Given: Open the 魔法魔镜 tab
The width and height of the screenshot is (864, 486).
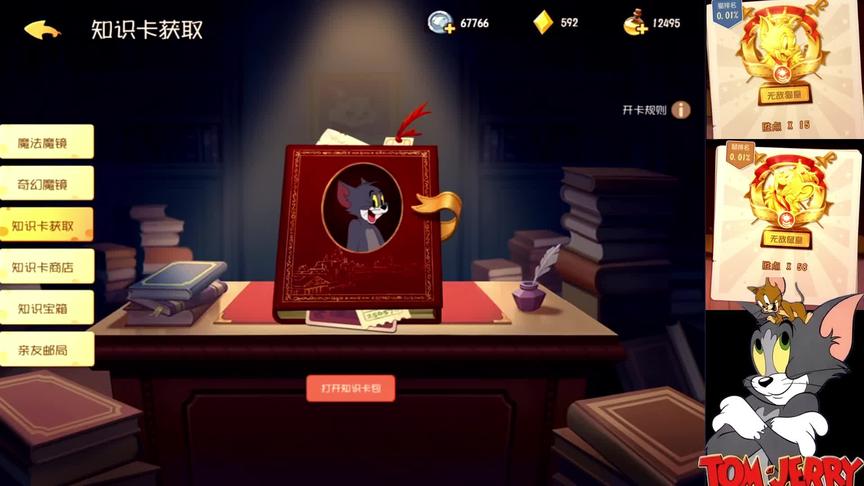Looking at the screenshot, I should 46,142.
